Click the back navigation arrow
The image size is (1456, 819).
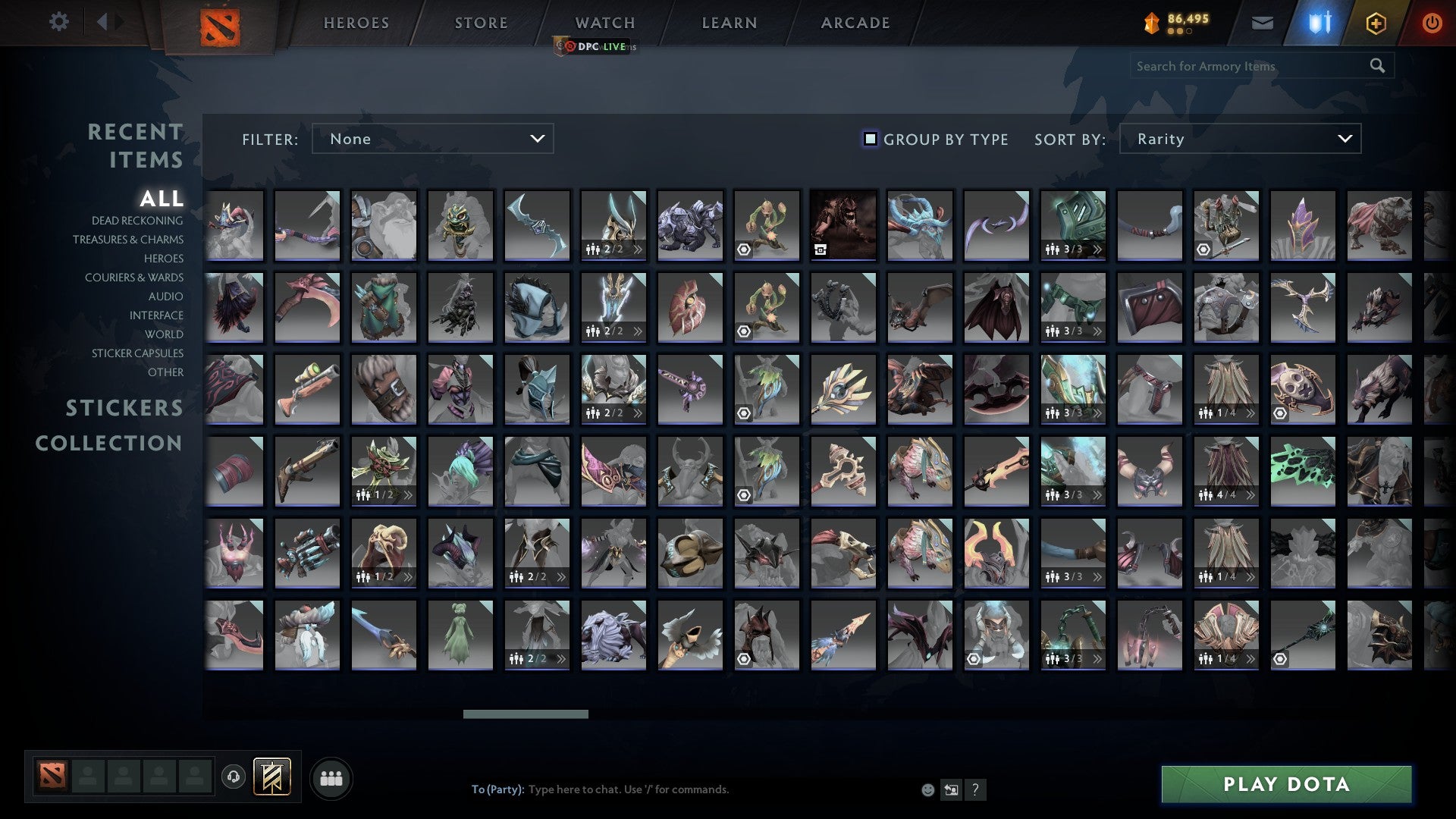click(x=104, y=22)
